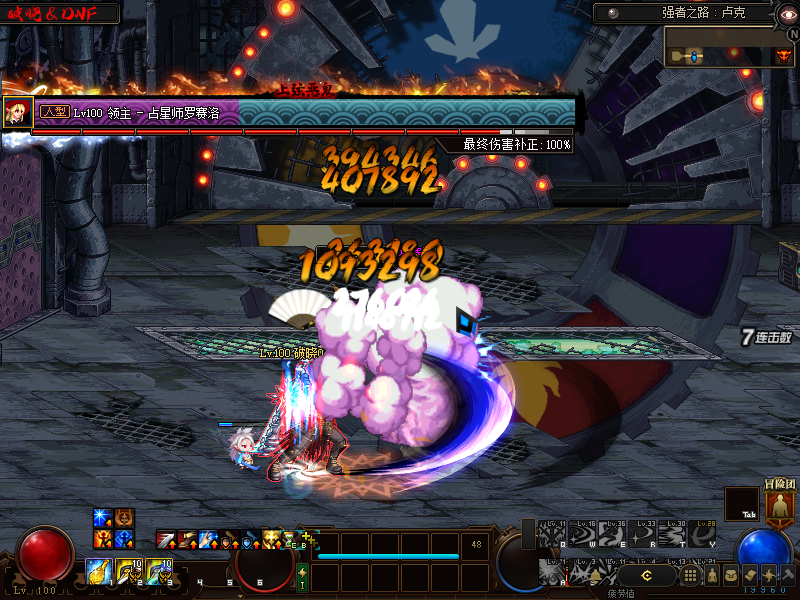Activate the Lv.16 swirl skill on W

tap(583, 535)
